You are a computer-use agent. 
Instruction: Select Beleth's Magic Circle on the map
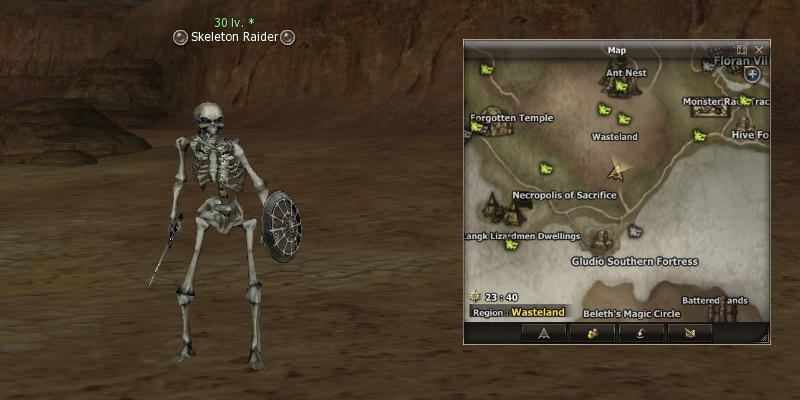pos(631,313)
